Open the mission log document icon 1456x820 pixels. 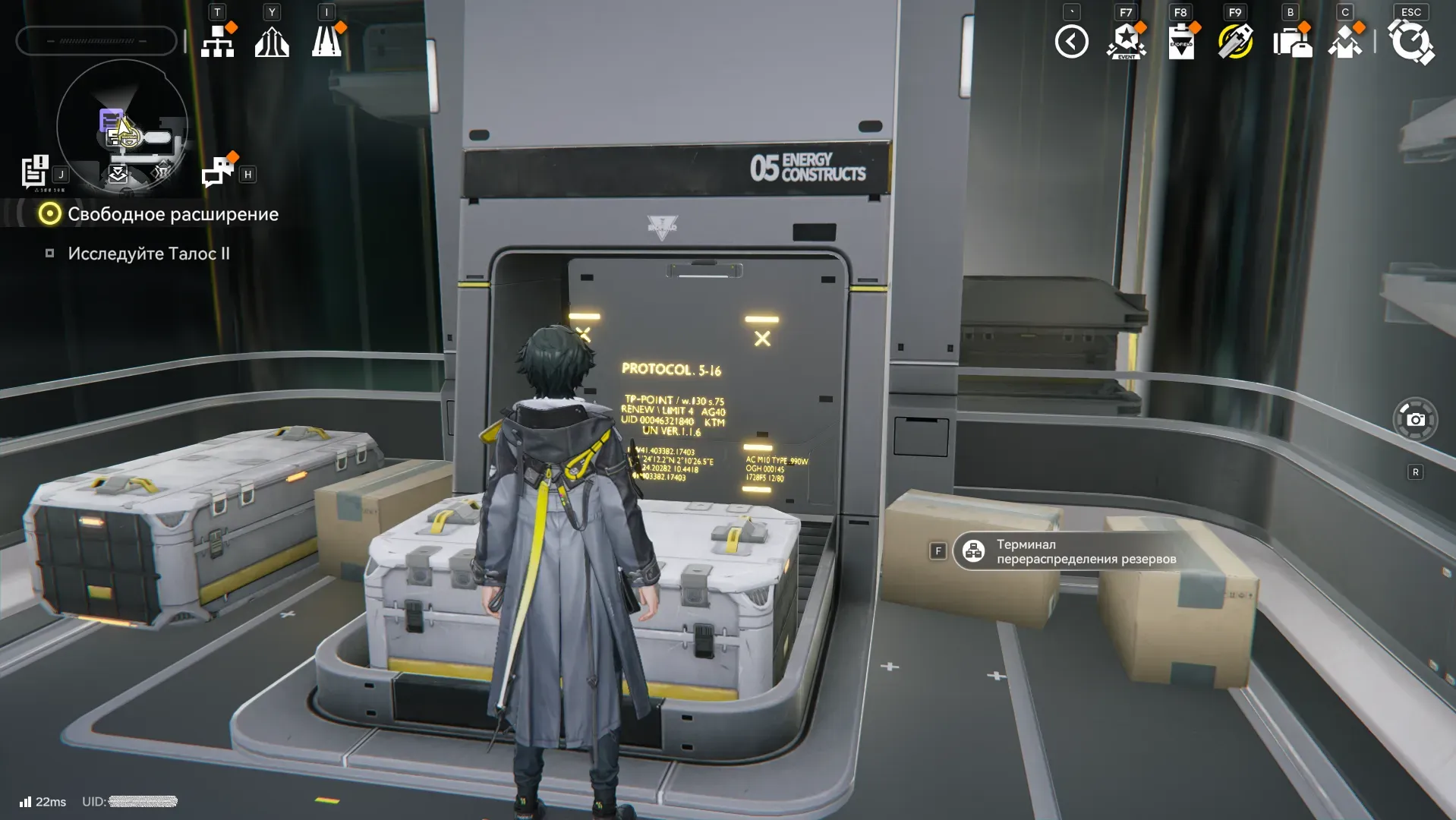coord(35,172)
